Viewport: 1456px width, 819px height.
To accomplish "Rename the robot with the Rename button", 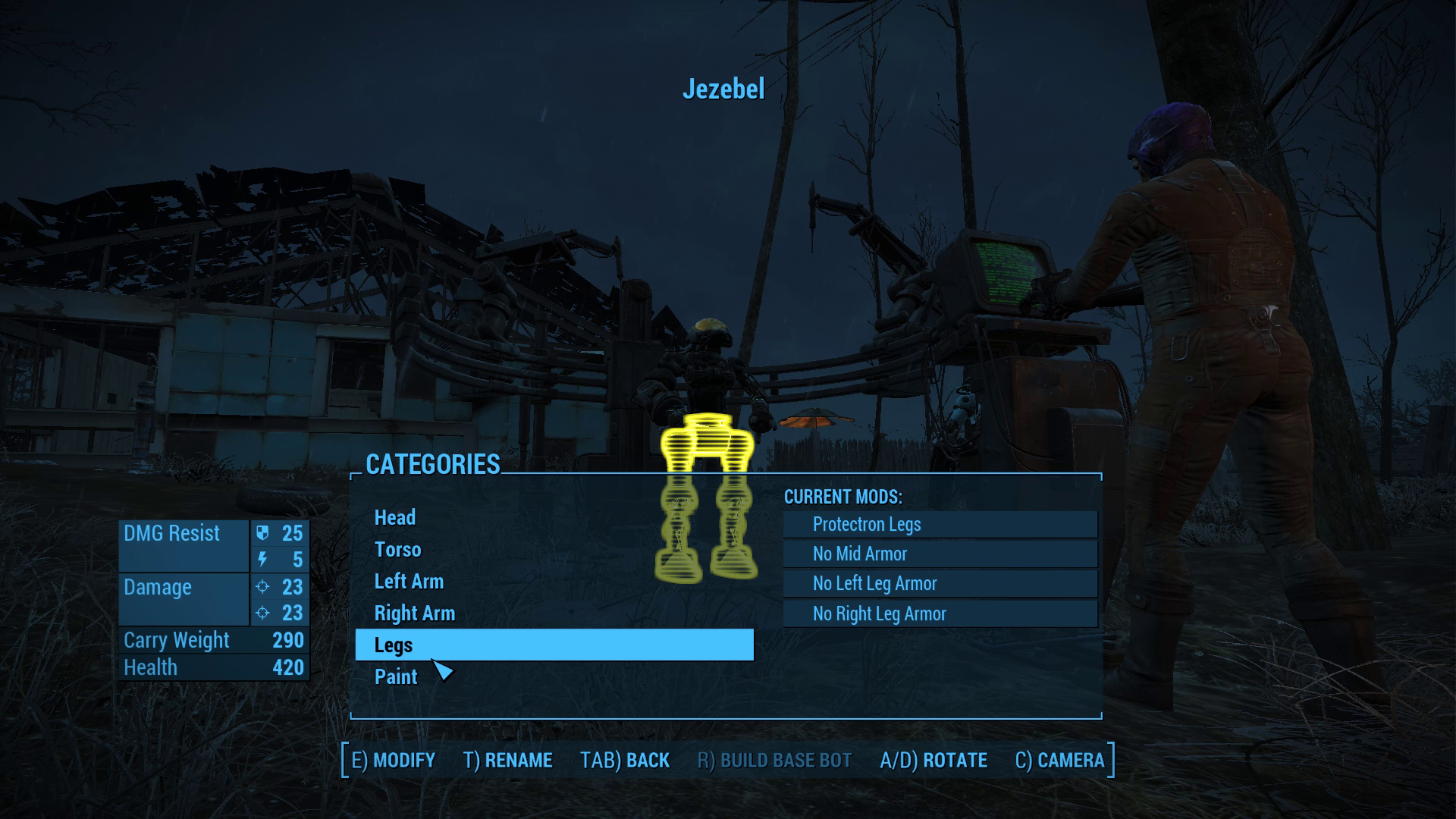I will pos(507,761).
